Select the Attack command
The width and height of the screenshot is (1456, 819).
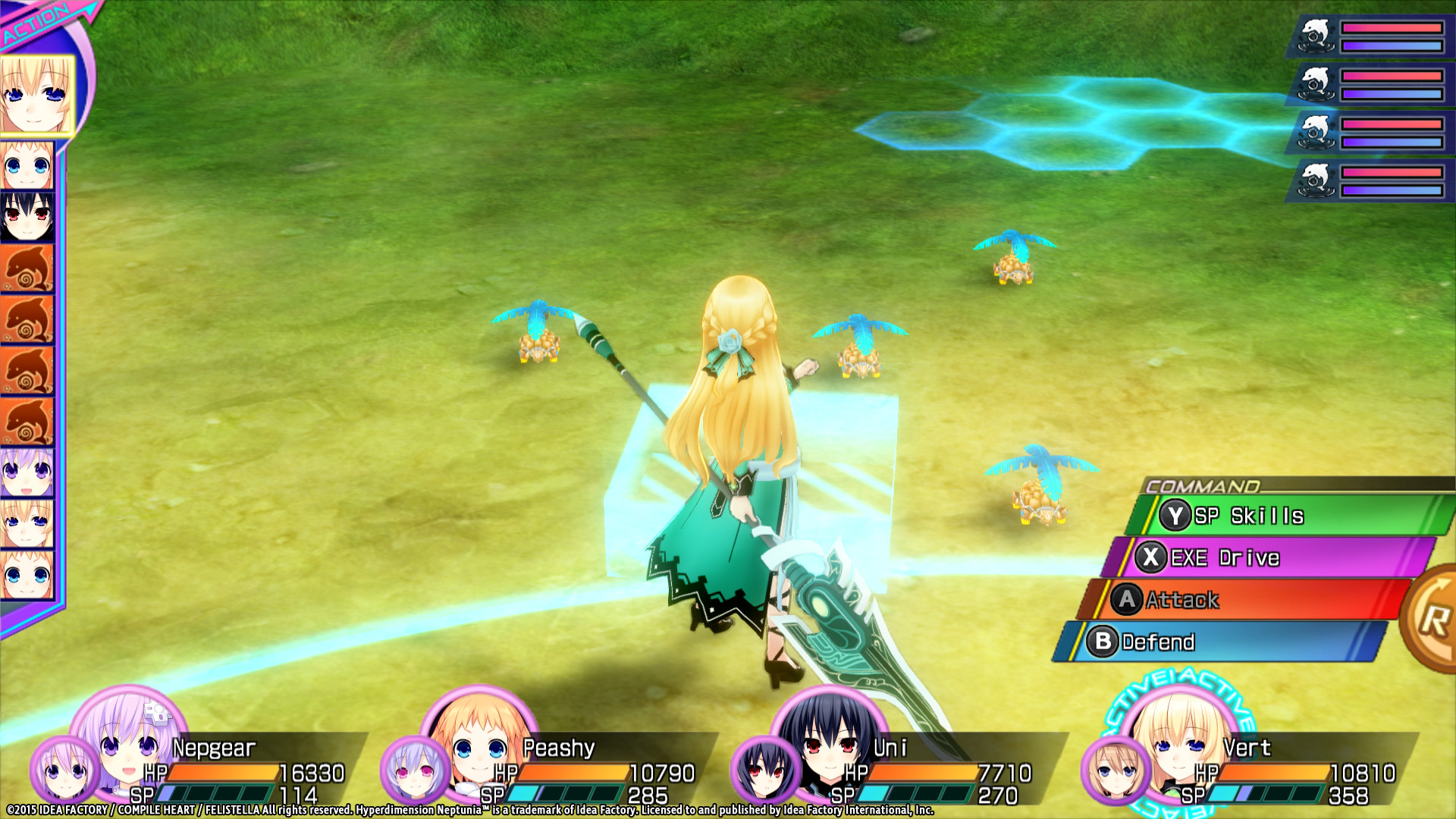click(x=1244, y=600)
